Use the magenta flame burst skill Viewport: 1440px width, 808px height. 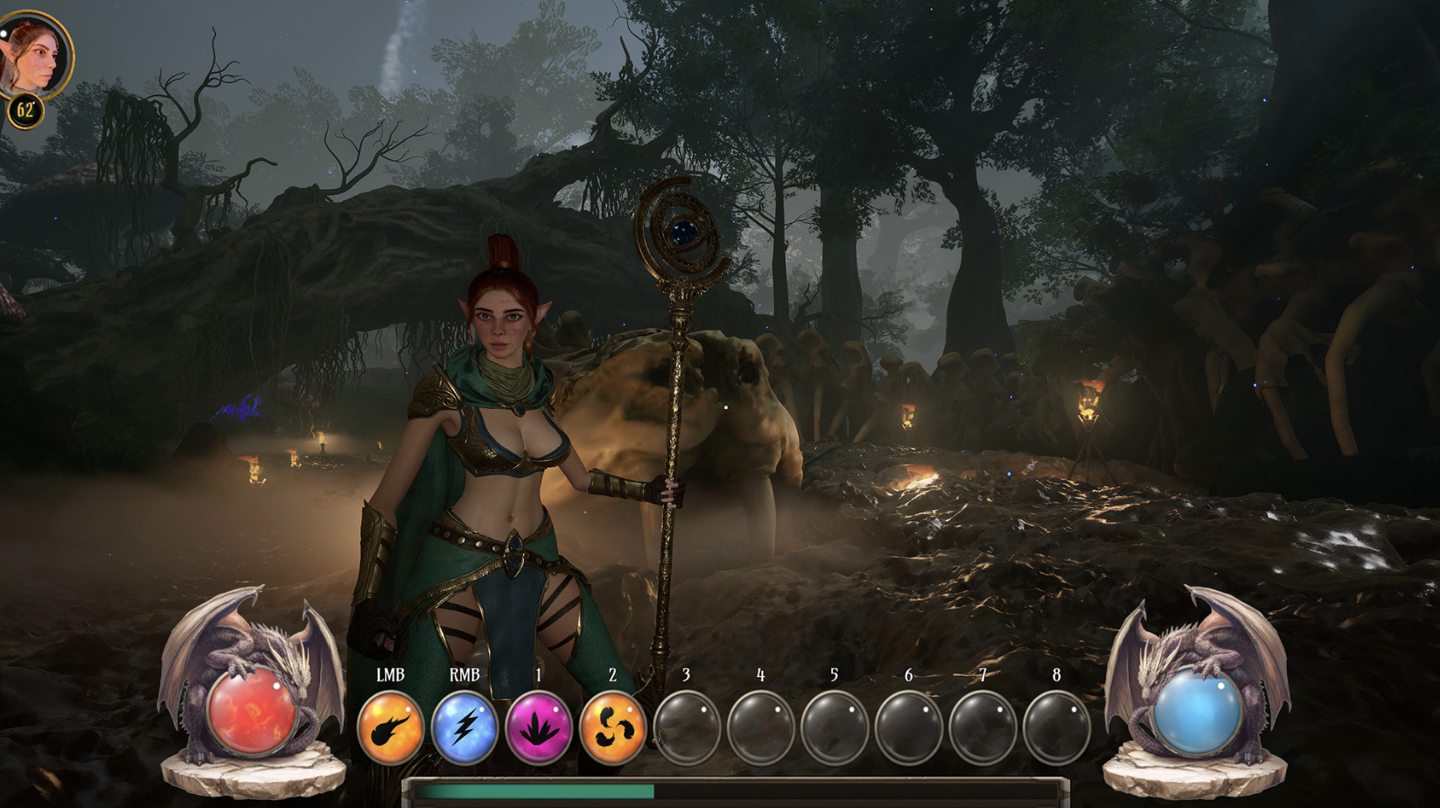click(538, 728)
